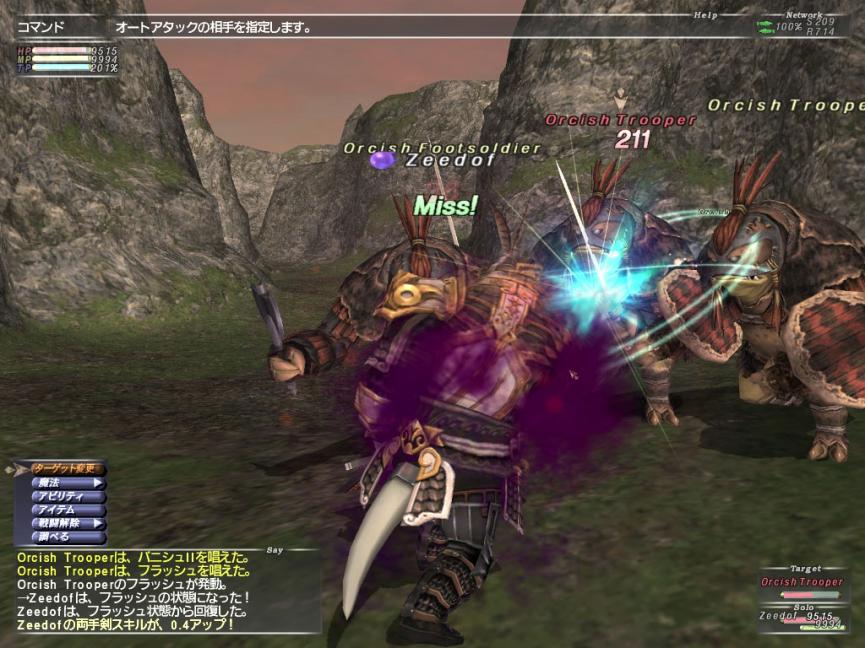Viewport: 865px width, 648px height.
Task: Select the Orcish Trooper target panel
Action: [x=803, y=584]
